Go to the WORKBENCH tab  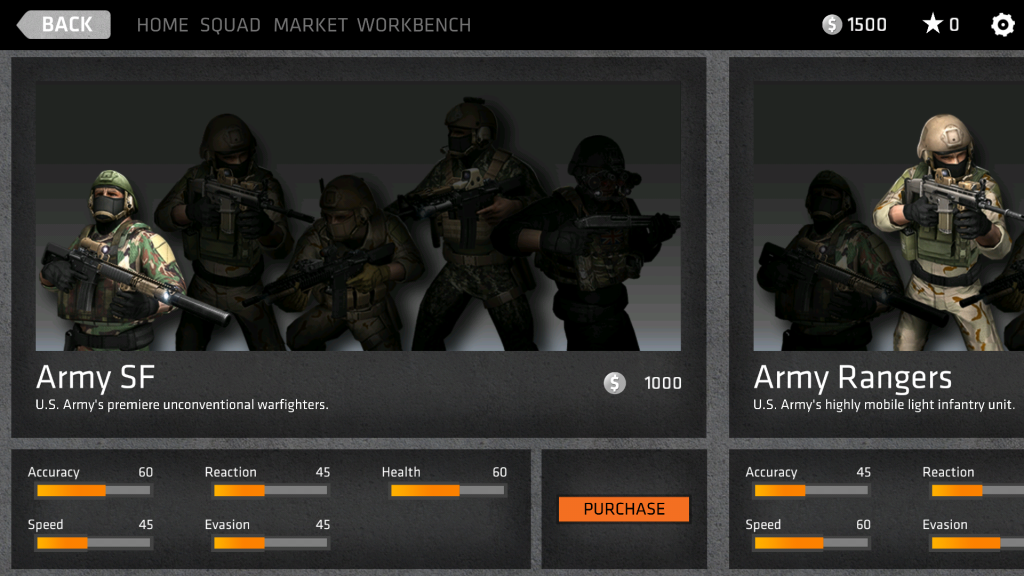[414, 25]
